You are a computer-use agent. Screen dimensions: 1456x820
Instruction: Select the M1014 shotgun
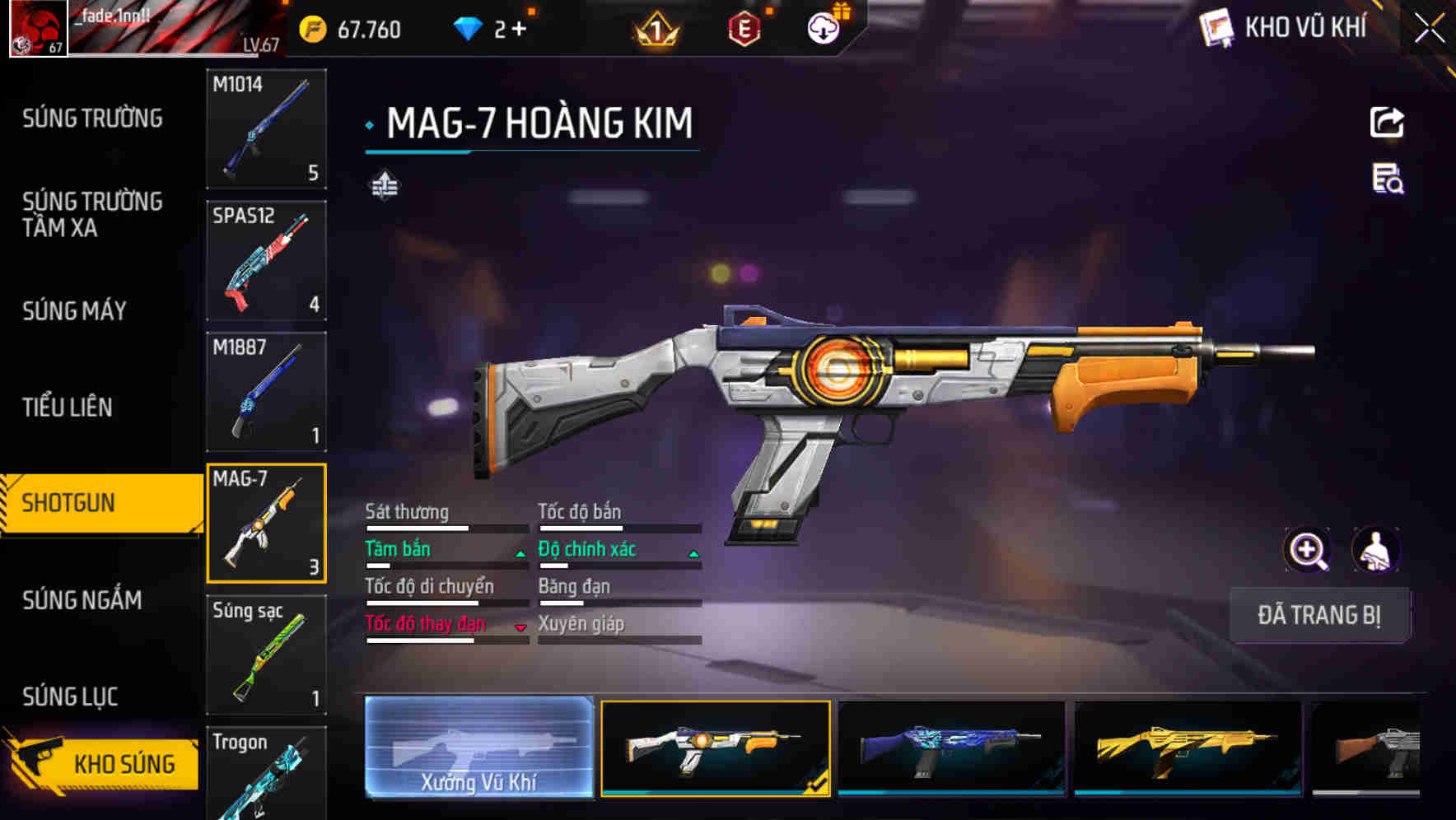(266, 128)
